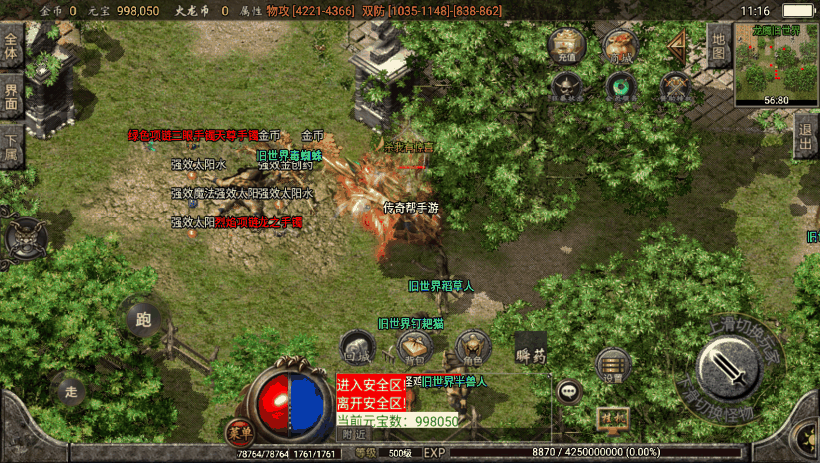
Task: Open the 商城 shop money bag
Action: click(620, 45)
